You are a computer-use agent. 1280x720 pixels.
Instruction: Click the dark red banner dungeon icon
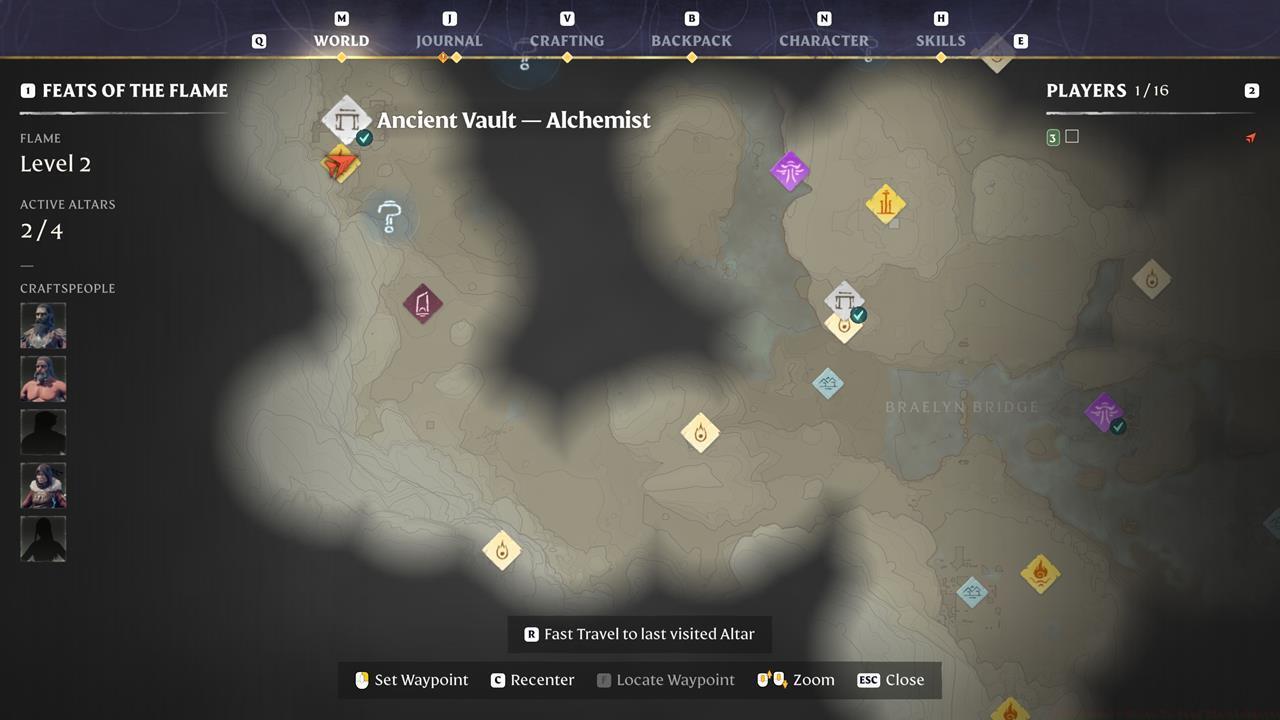coord(422,305)
